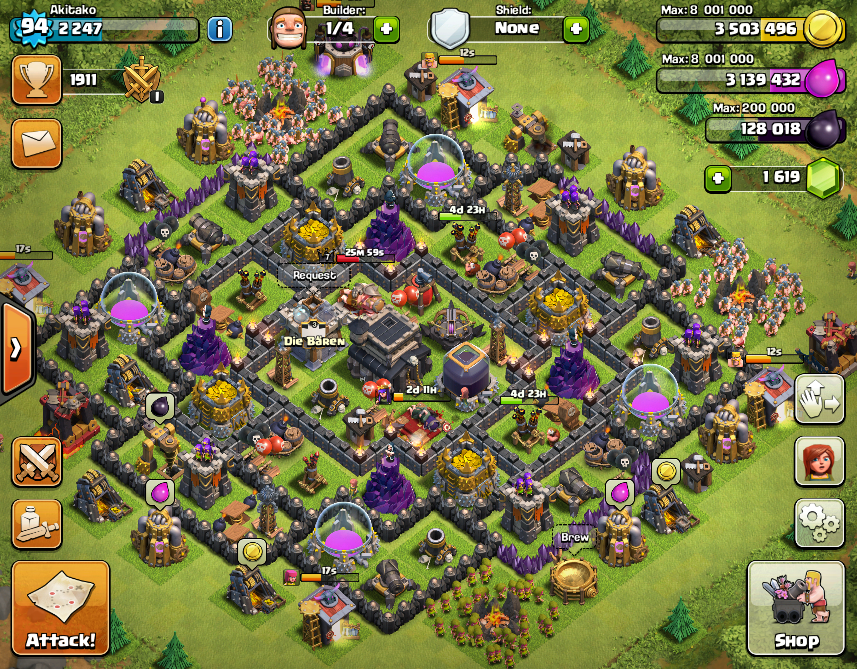Open the Attack! map button
Image resolution: width=857 pixels, height=669 pixels.
tap(60, 607)
